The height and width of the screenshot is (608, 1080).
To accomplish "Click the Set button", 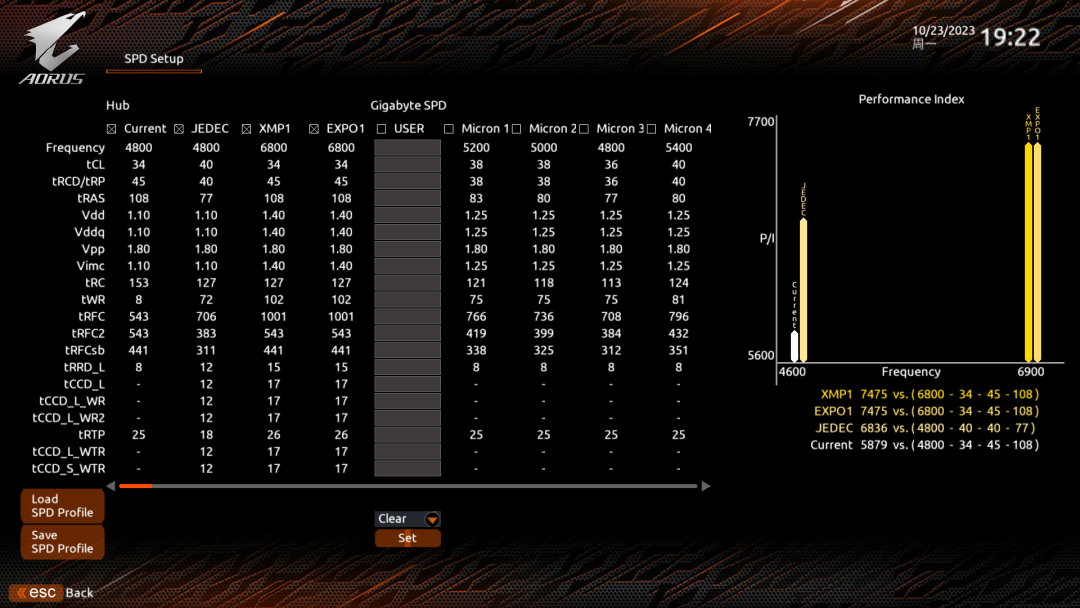I will pos(407,538).
